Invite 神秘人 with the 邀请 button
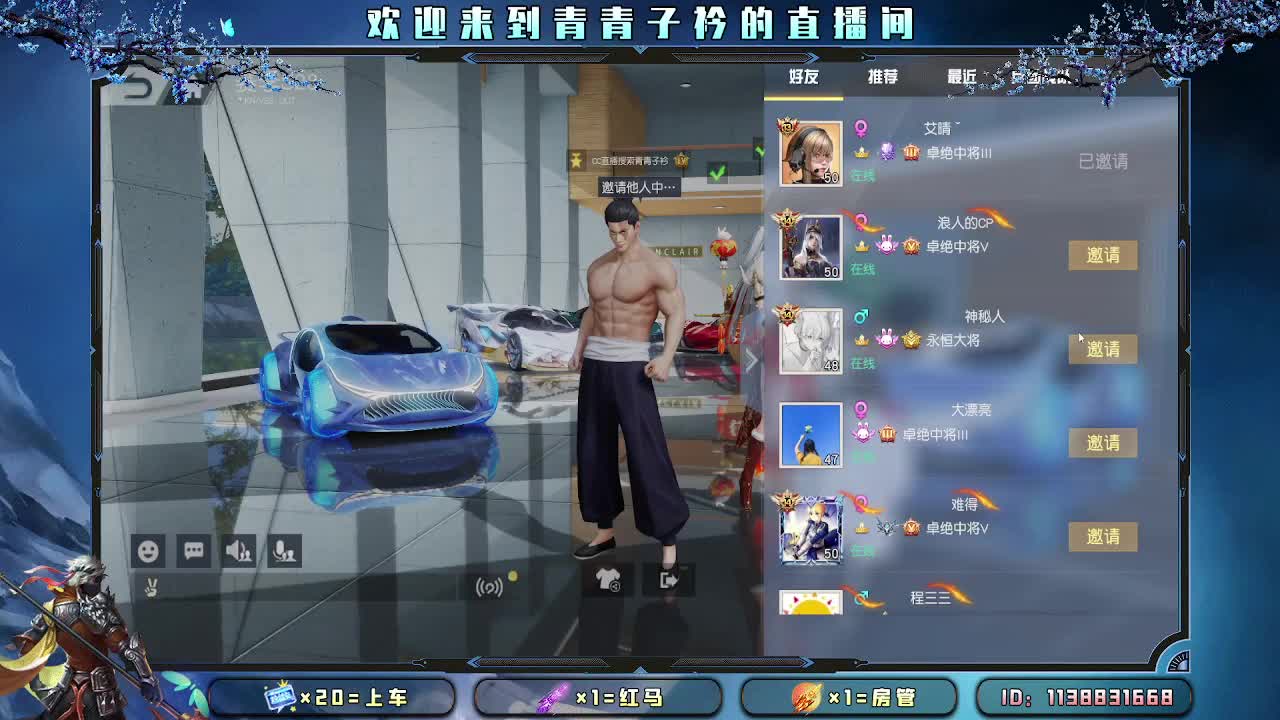 (1101, 349)
